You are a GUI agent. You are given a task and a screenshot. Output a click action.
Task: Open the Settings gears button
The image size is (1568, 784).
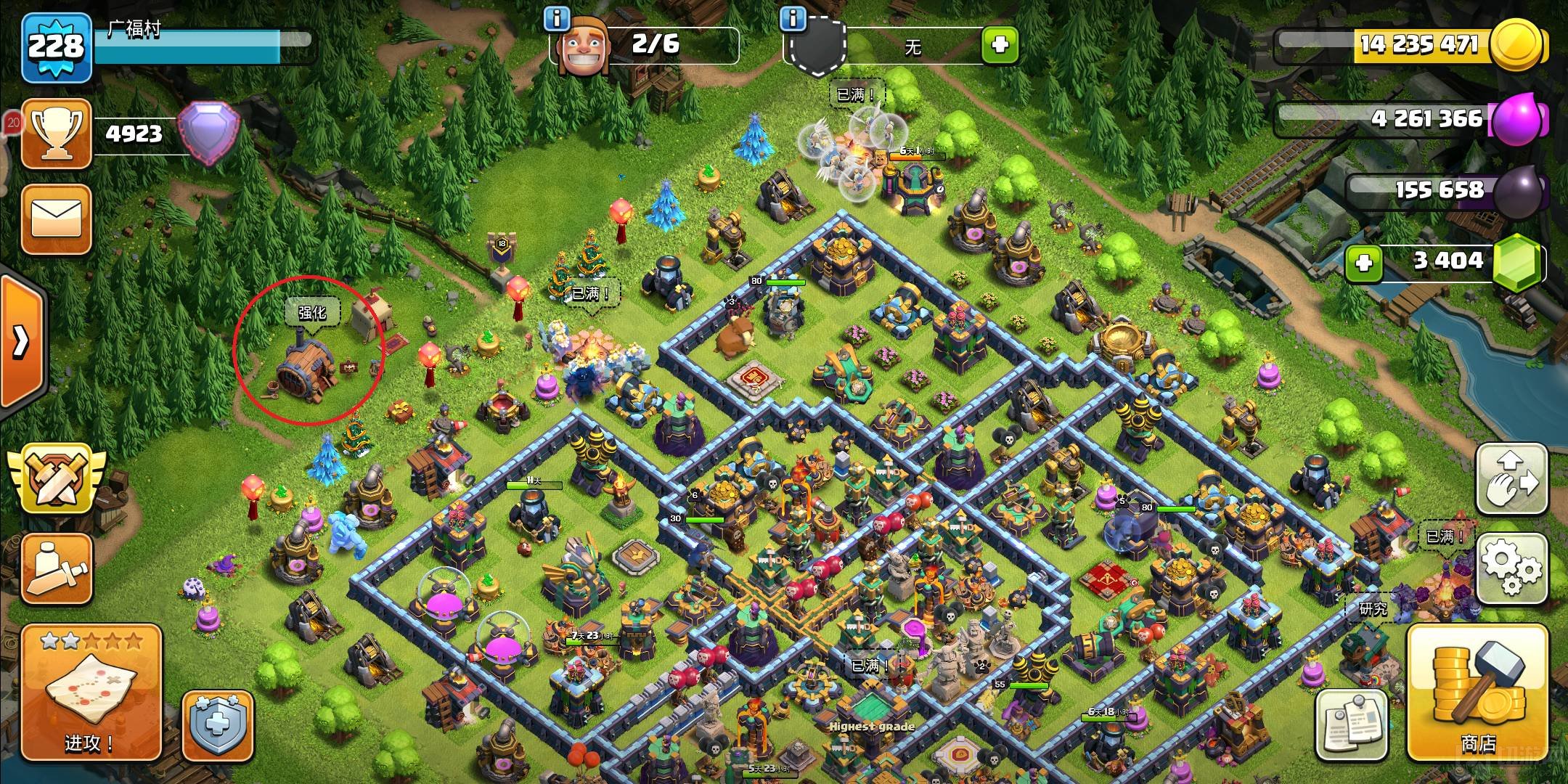click(1513, 567)
